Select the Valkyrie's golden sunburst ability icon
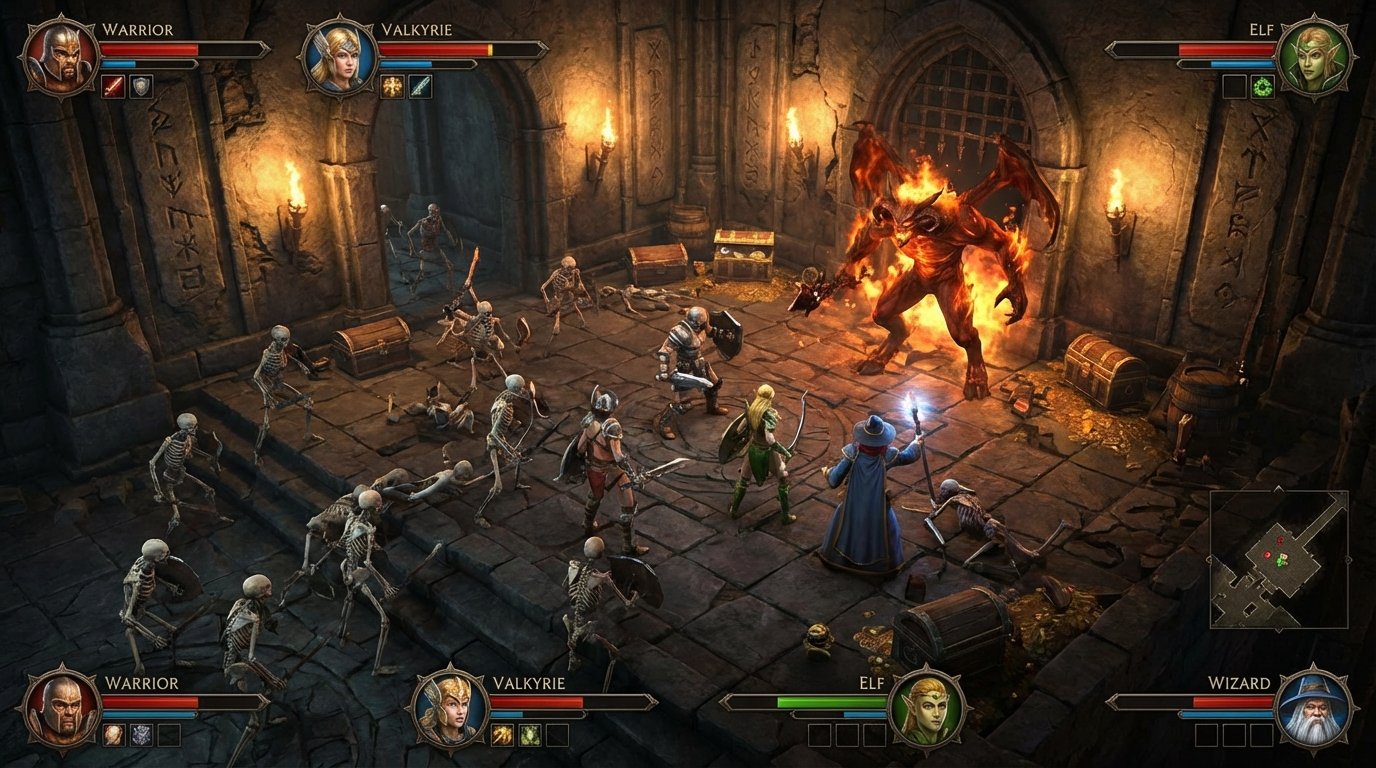The height and width of the screenshot is (768, 1376). tap(393, 86)
